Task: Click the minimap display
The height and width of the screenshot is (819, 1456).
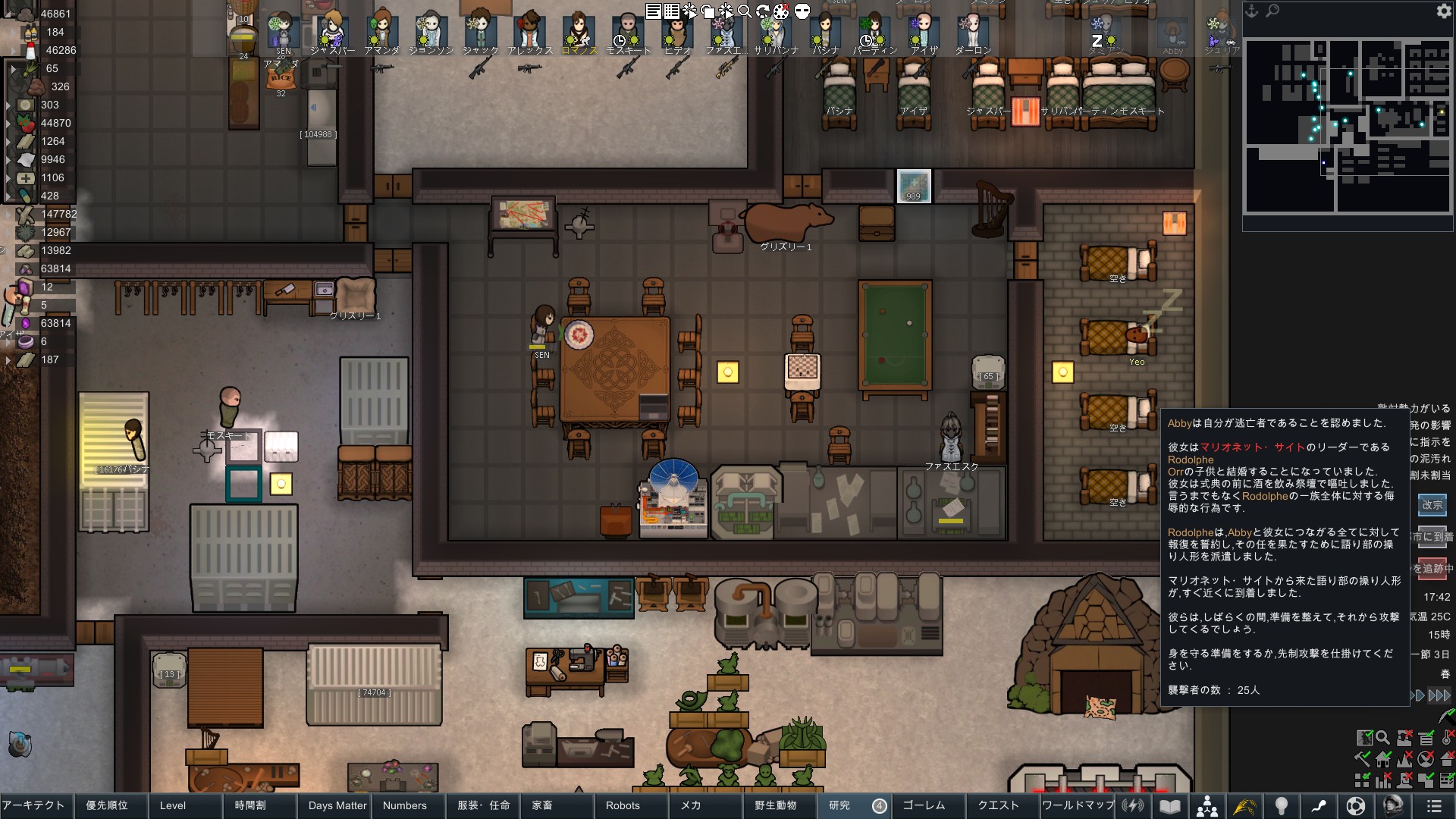Action: (1348, 126)
